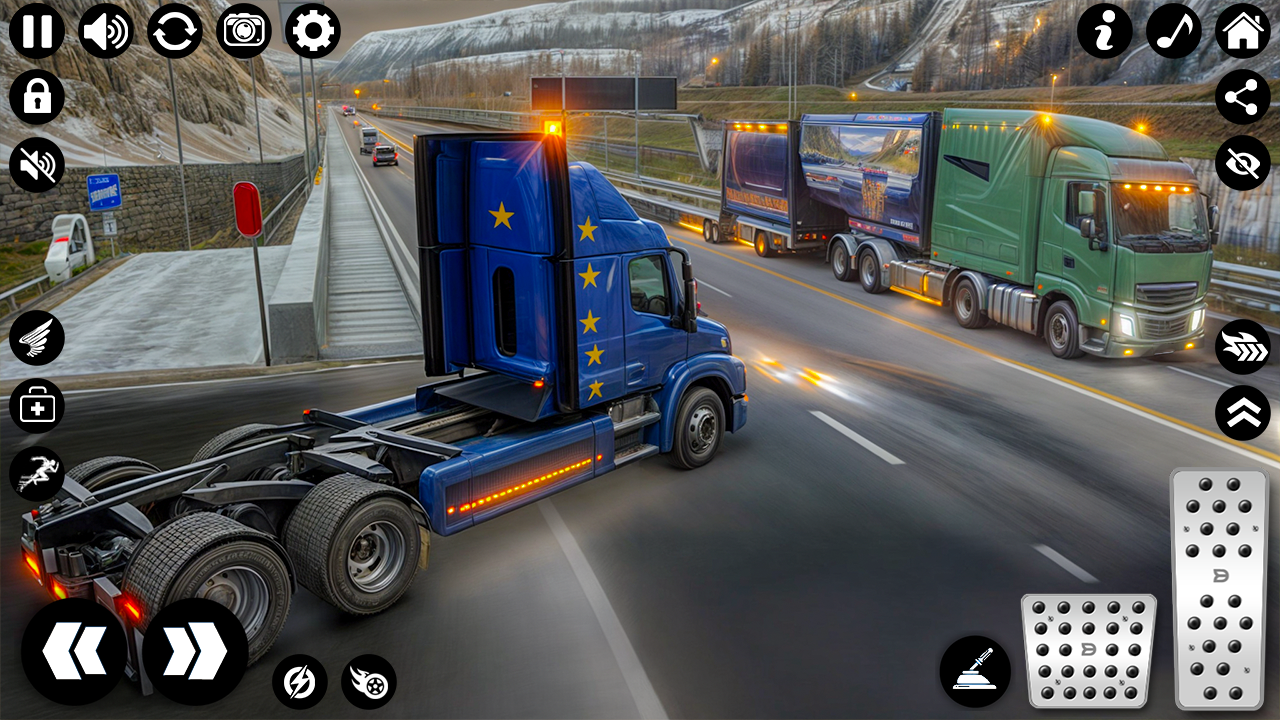Select the muted speaker icon
Image resolution: width=1280 pixels, height=720 pixels.
tap(37, 165)
